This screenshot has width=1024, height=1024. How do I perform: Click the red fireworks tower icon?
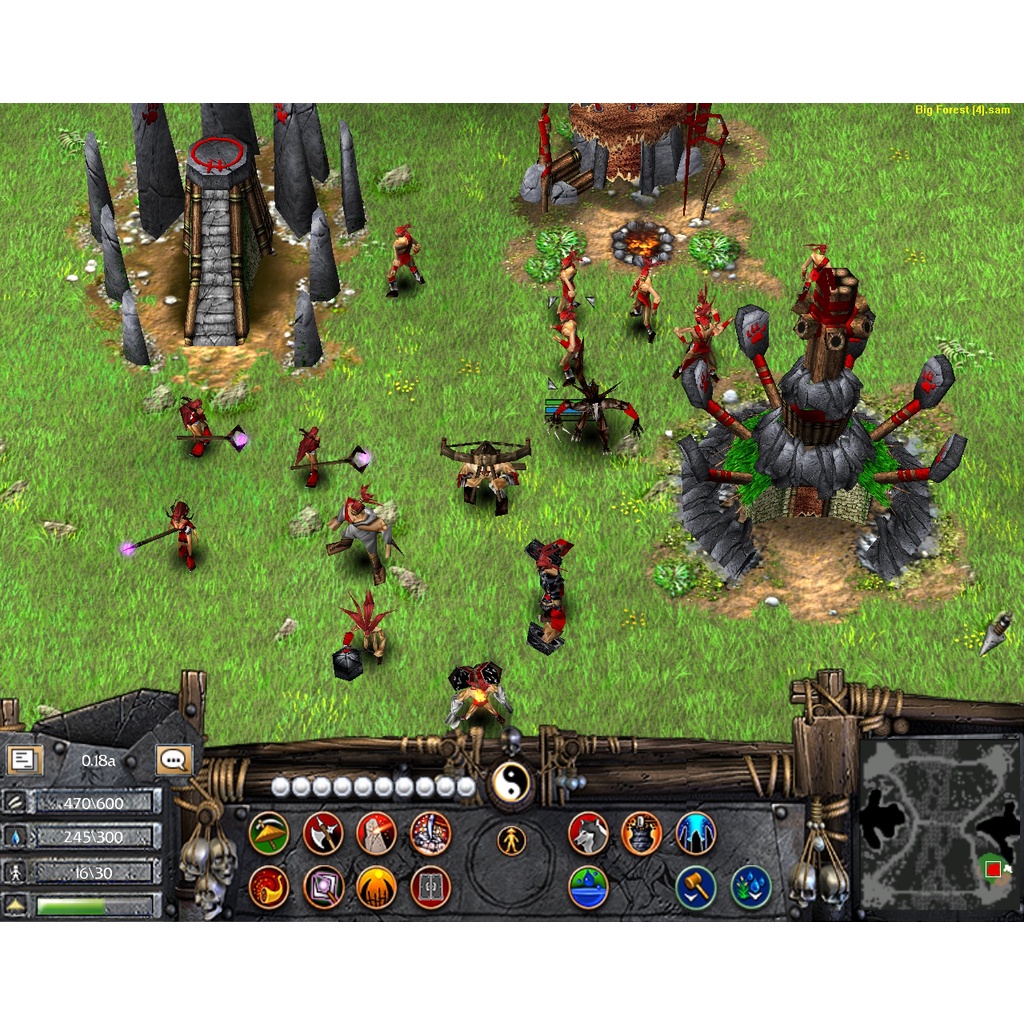point(431,832)
